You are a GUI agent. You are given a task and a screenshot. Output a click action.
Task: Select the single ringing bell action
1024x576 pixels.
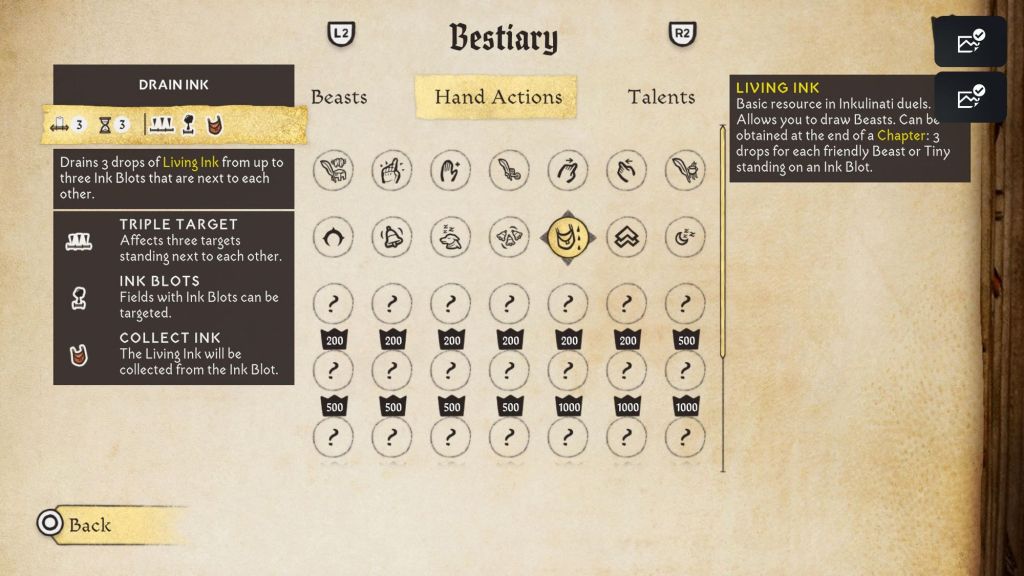tap(391, 237)
